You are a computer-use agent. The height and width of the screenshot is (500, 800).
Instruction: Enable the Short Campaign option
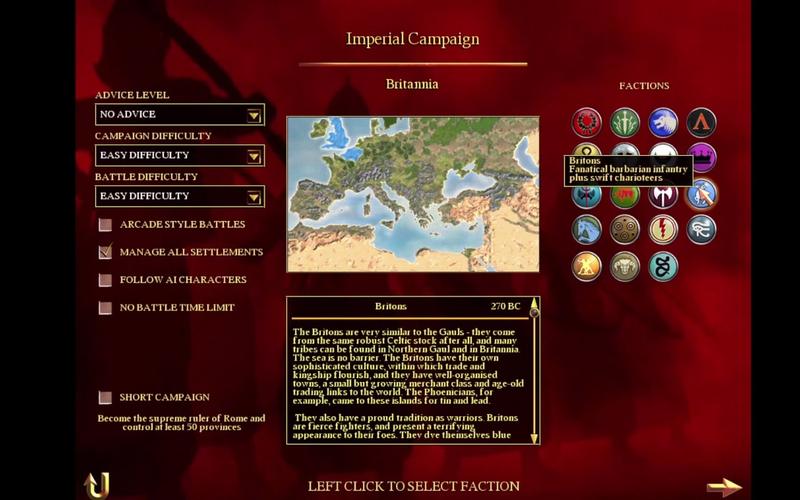tap(105, 397)
